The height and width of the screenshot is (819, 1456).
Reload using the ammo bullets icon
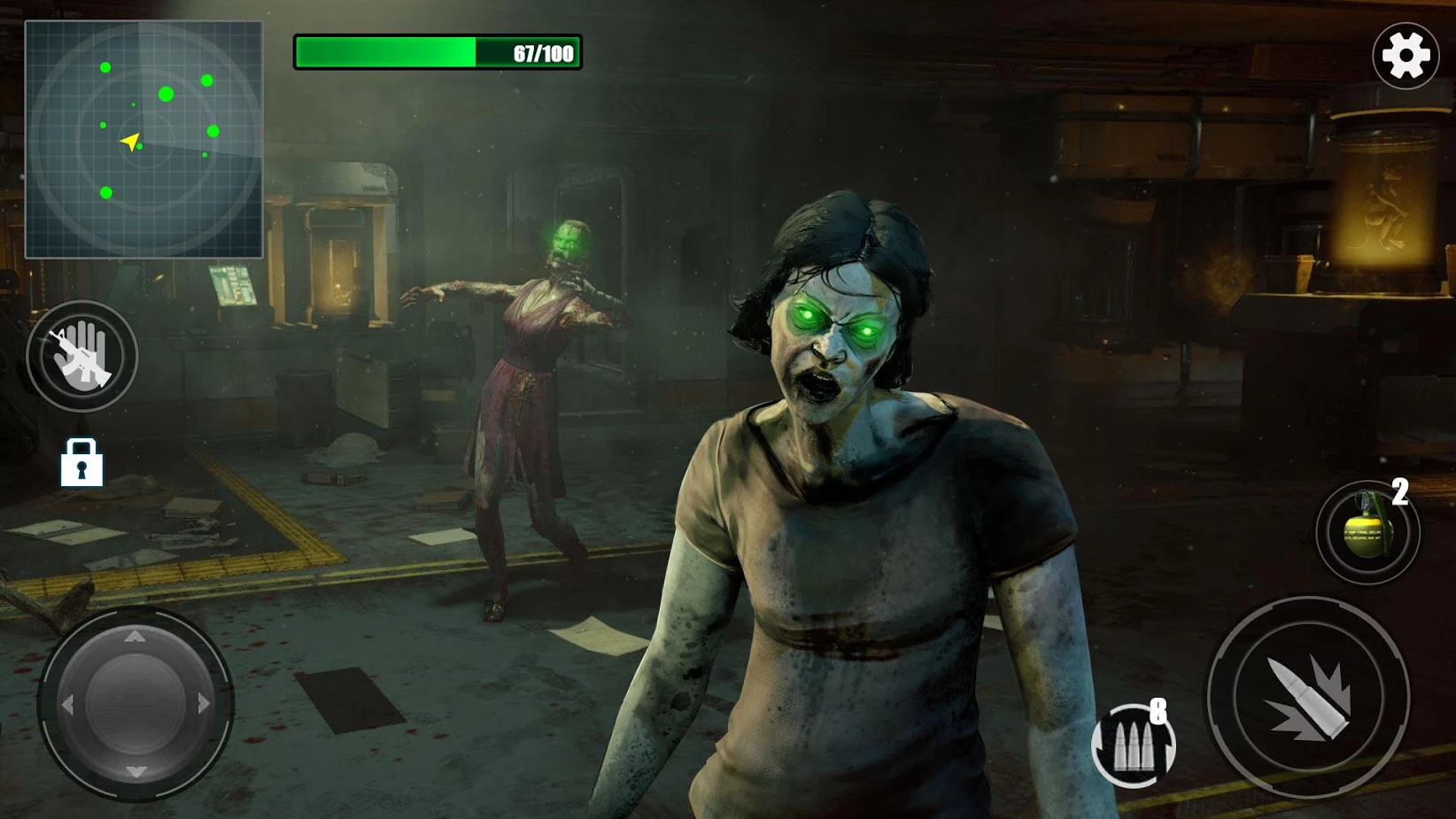tap(1133, 746)
